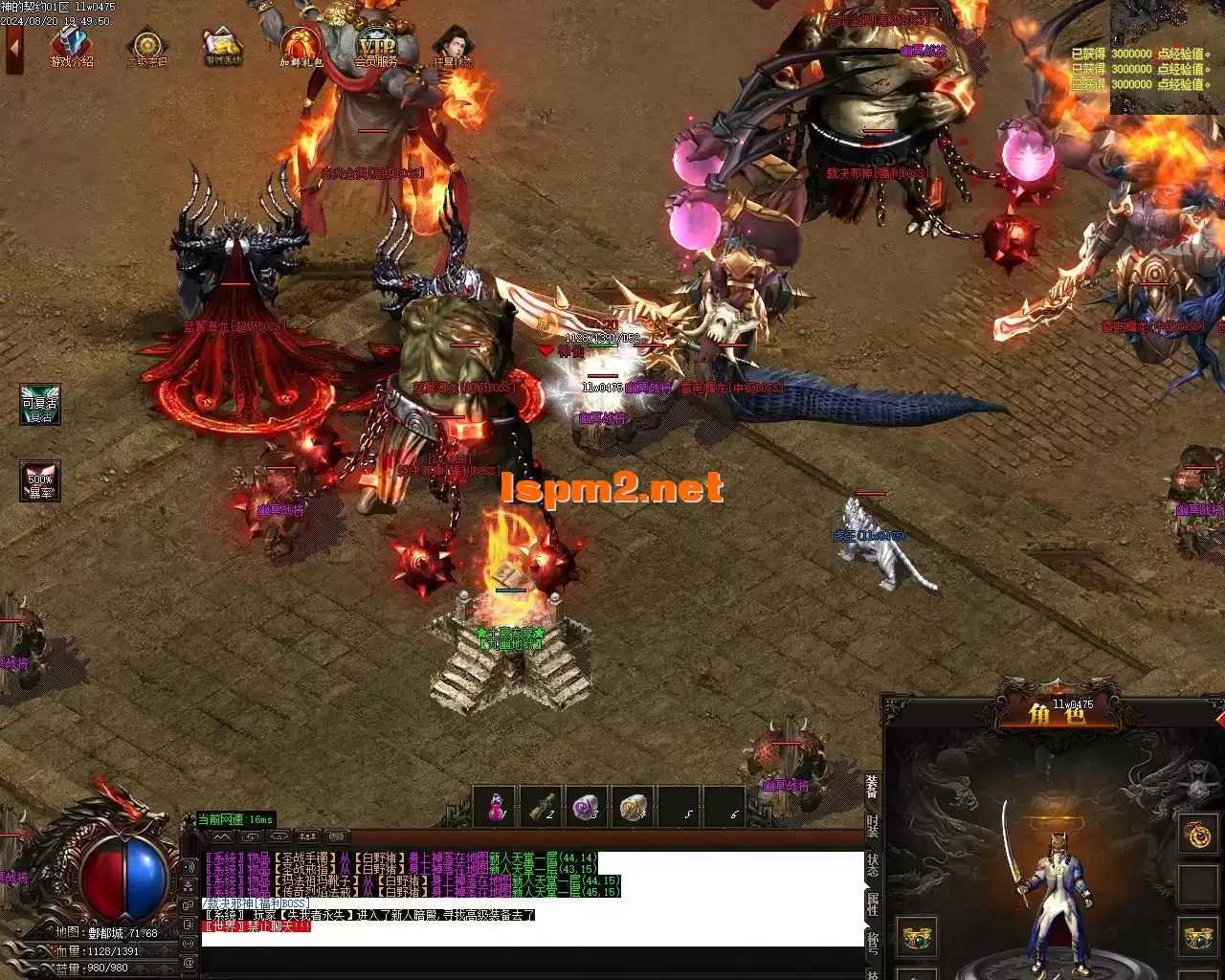
Task: Open the gold coins events icon
Action: (223, 47)
